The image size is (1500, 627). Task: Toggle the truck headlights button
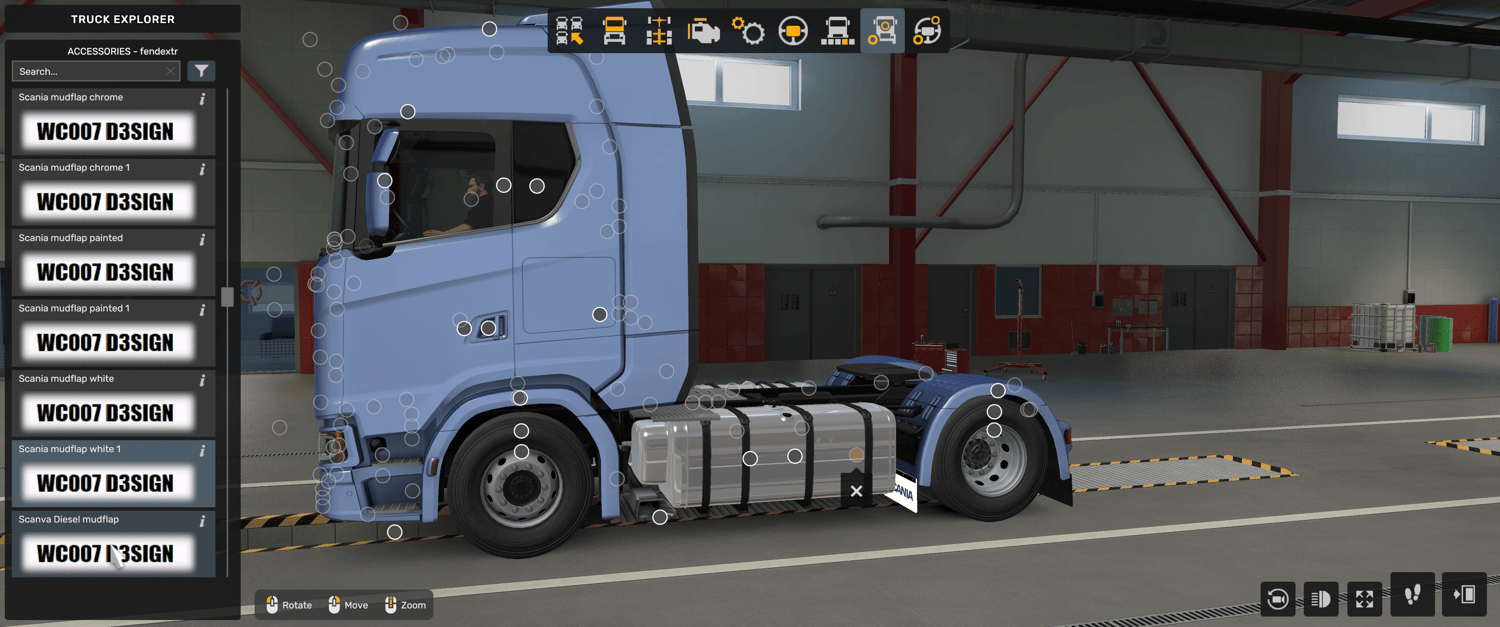click(1321, 599)
